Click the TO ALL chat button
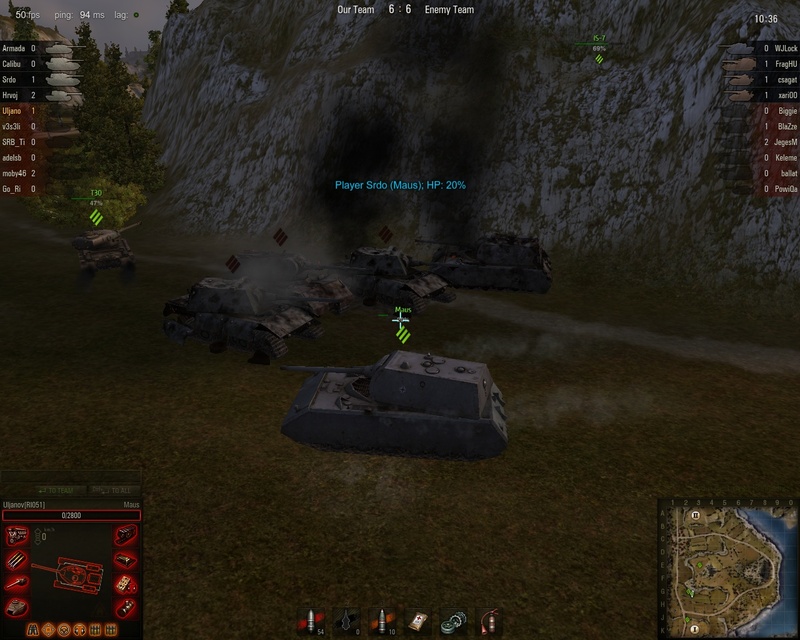The height and width of the screenshot is (640, 800). (x=112, y=490)
